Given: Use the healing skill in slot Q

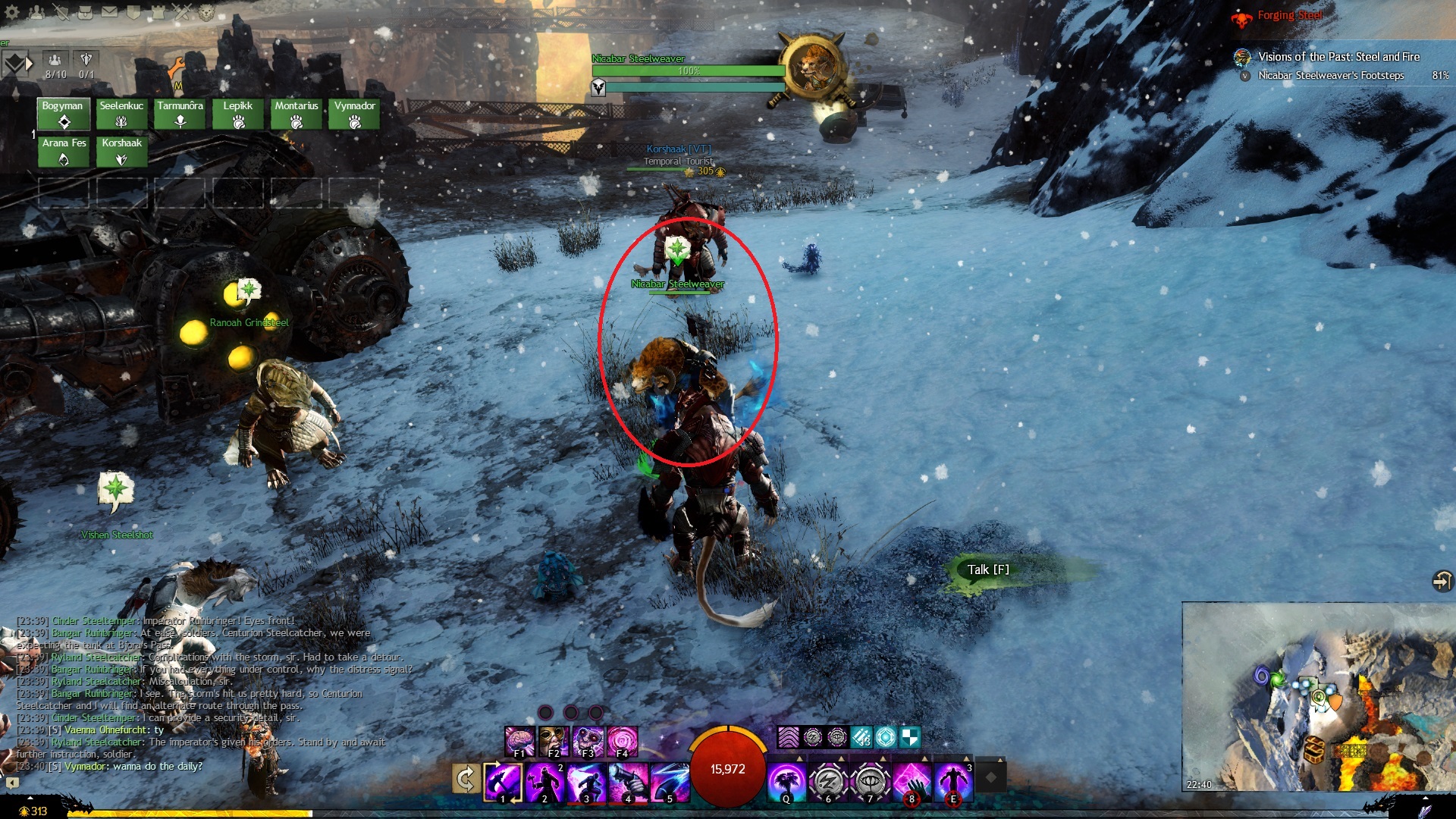Looking at the screenshot, I should pos(786,782).
